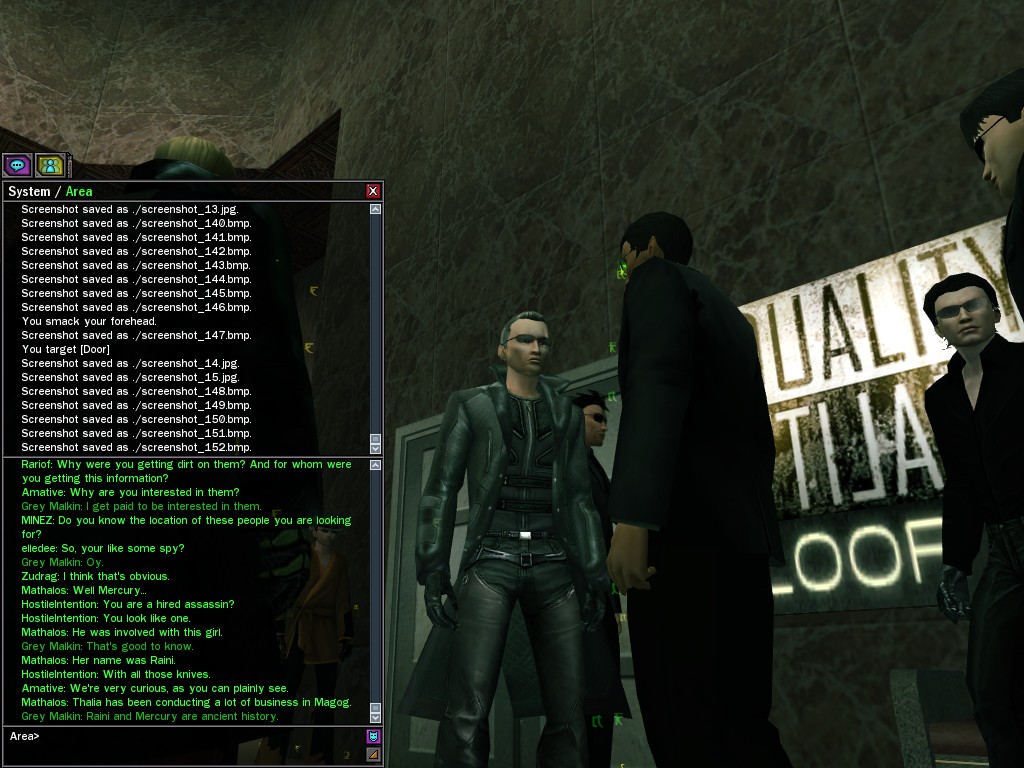Open the yellow people group icon
Image resolution: width=1024 pixels, height=768 pixels.
pyautogui.click(x=49, y=165)
